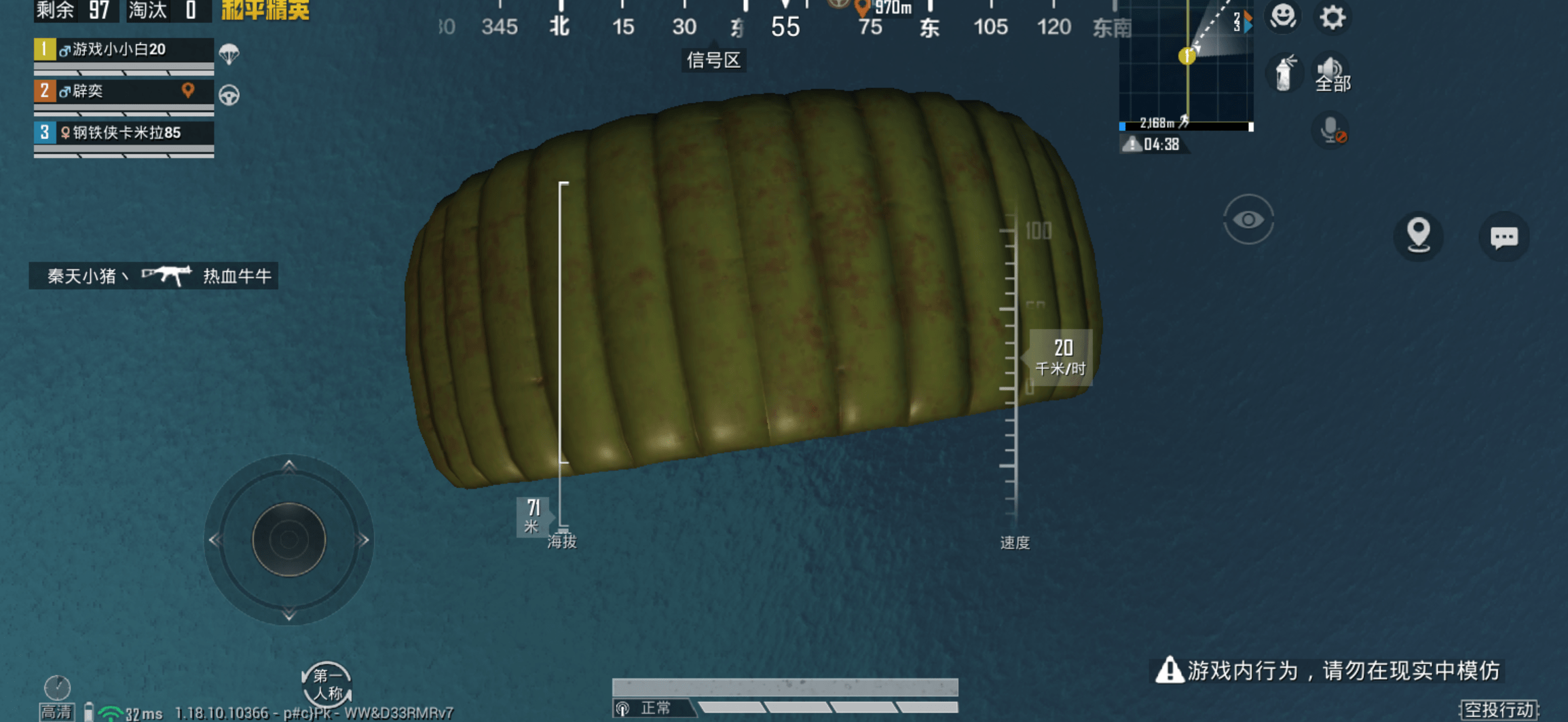Activate the eye free-look button

[1248, 220]
